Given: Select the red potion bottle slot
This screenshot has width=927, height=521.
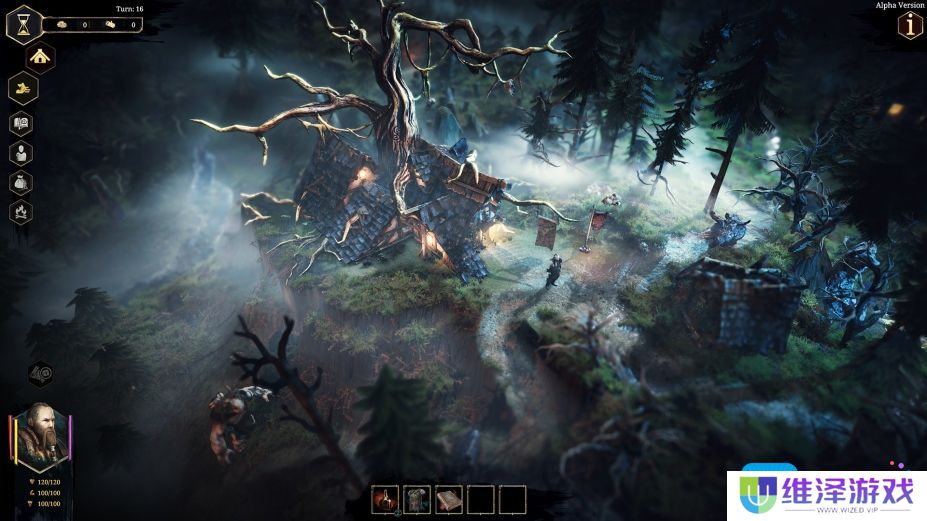Looking at the screenshot, I should pos(385,498).
